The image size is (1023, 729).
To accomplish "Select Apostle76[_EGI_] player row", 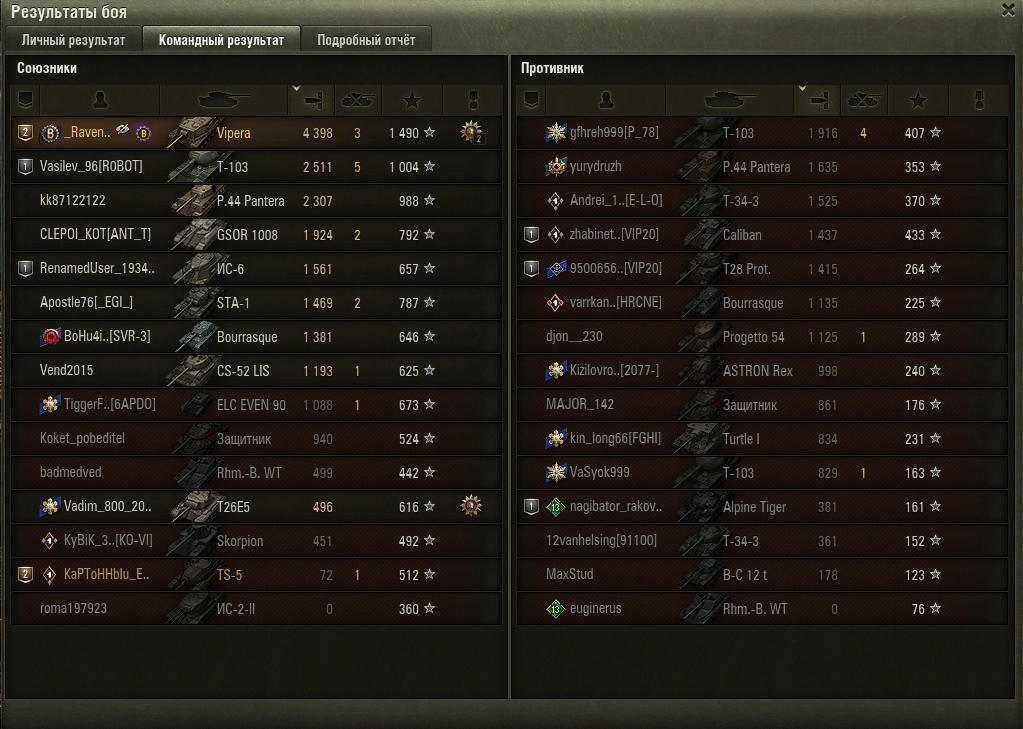I will (87, 303).
